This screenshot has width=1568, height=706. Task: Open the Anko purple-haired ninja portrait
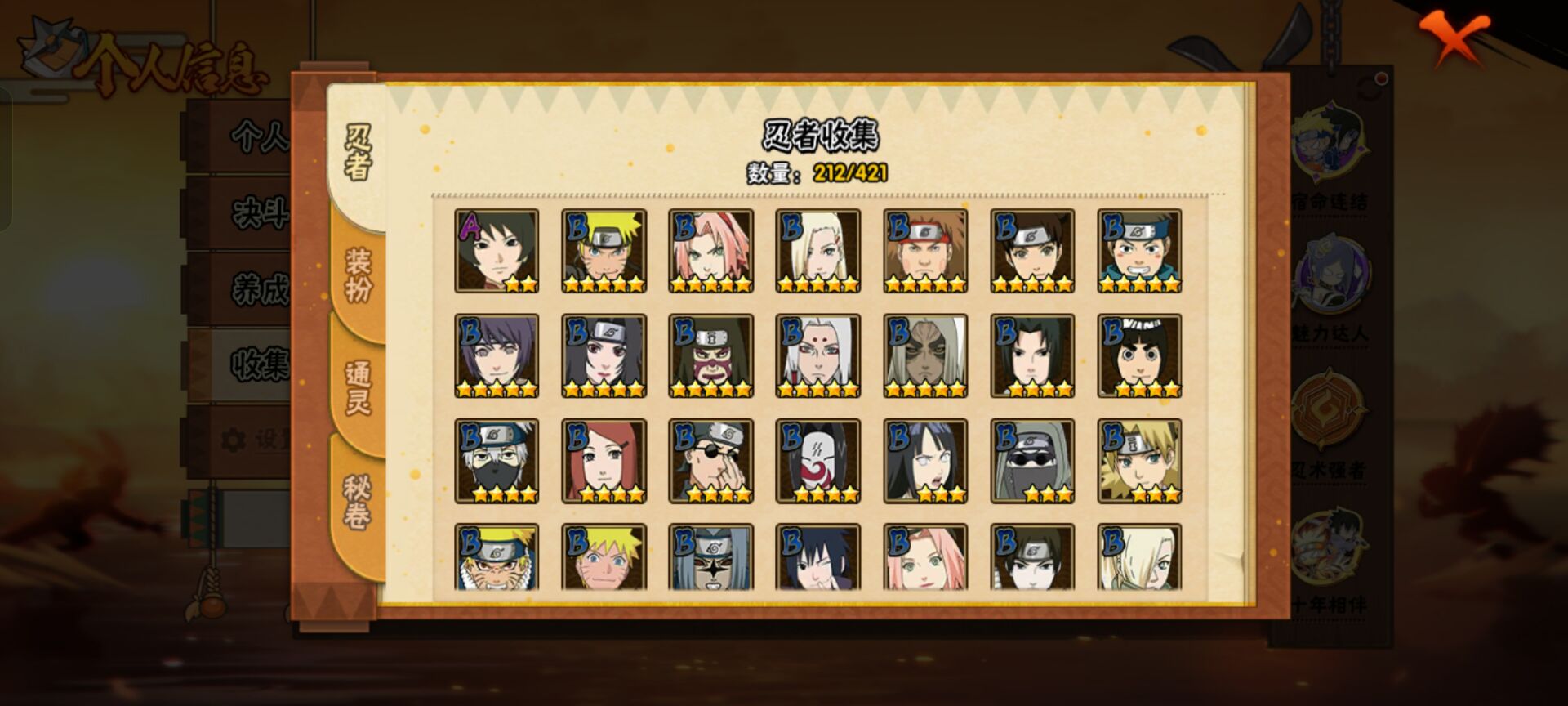pyautogui.click(x=497, y=356)
